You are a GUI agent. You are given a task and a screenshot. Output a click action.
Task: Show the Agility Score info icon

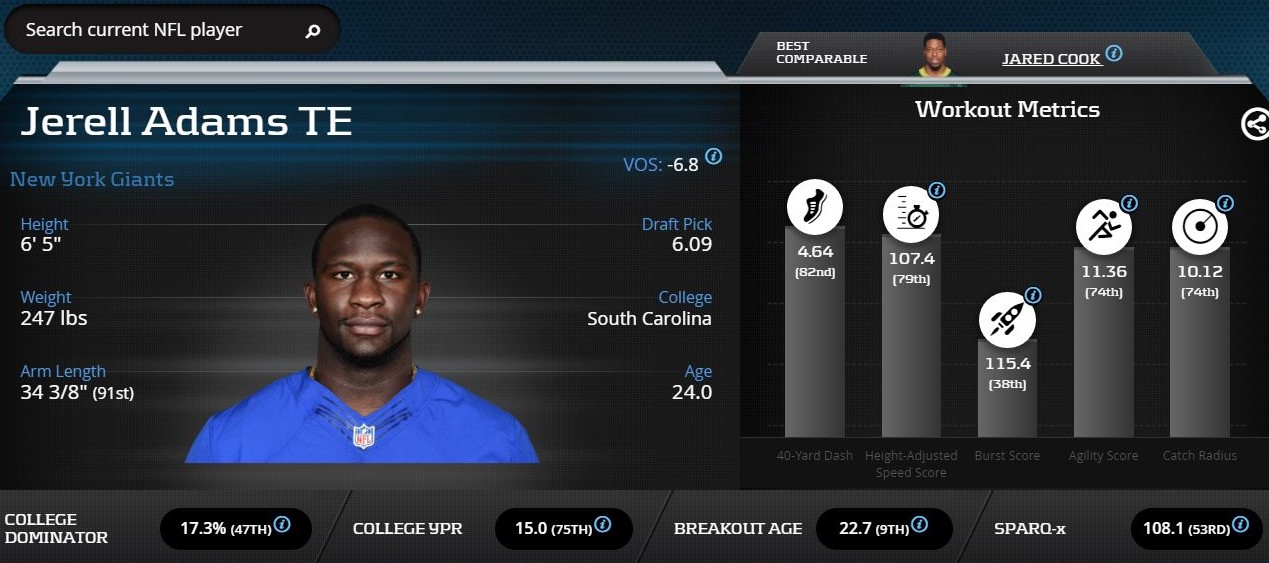(x=1129, y=204)
